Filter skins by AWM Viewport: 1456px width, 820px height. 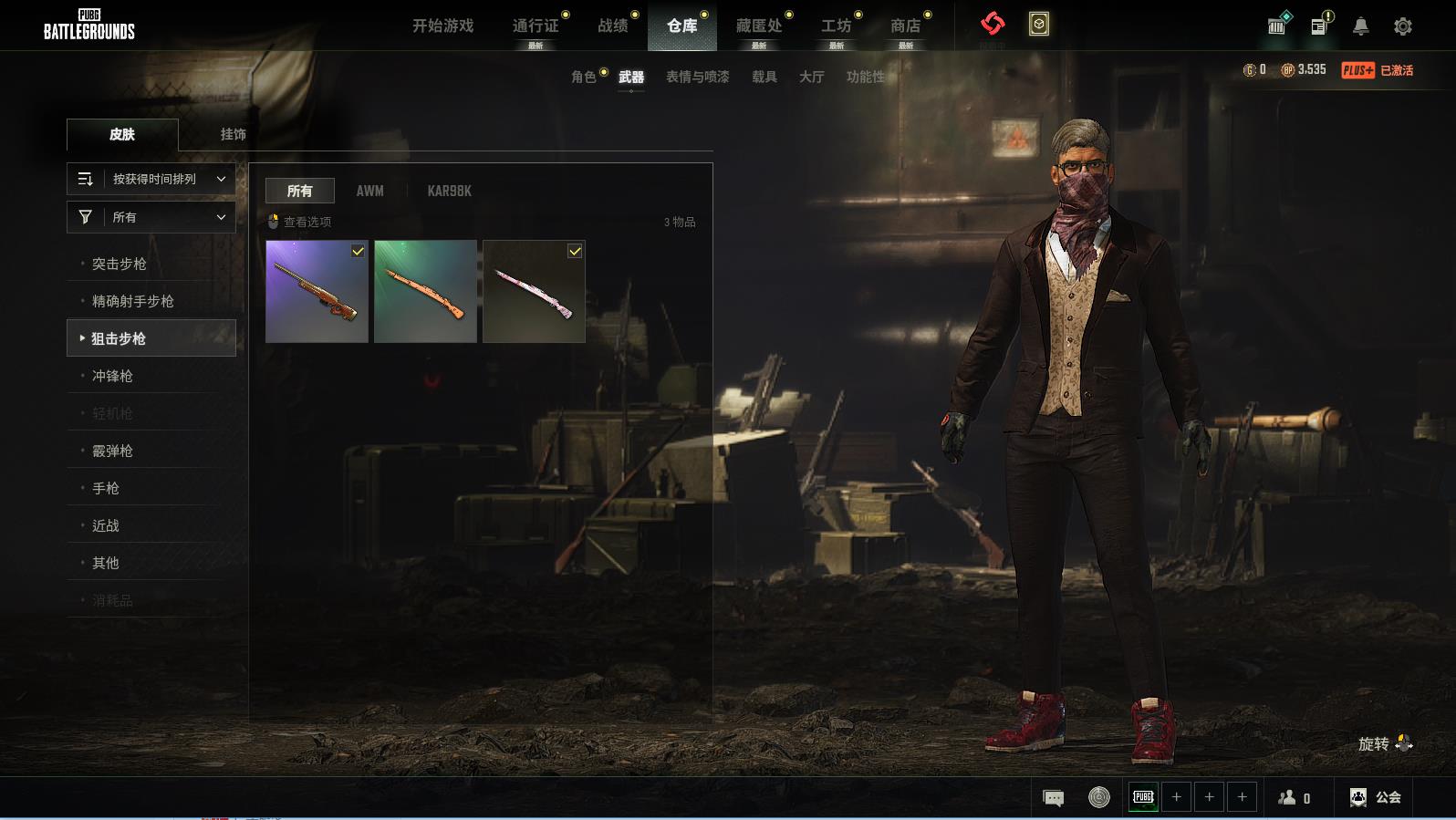point(369,191)
